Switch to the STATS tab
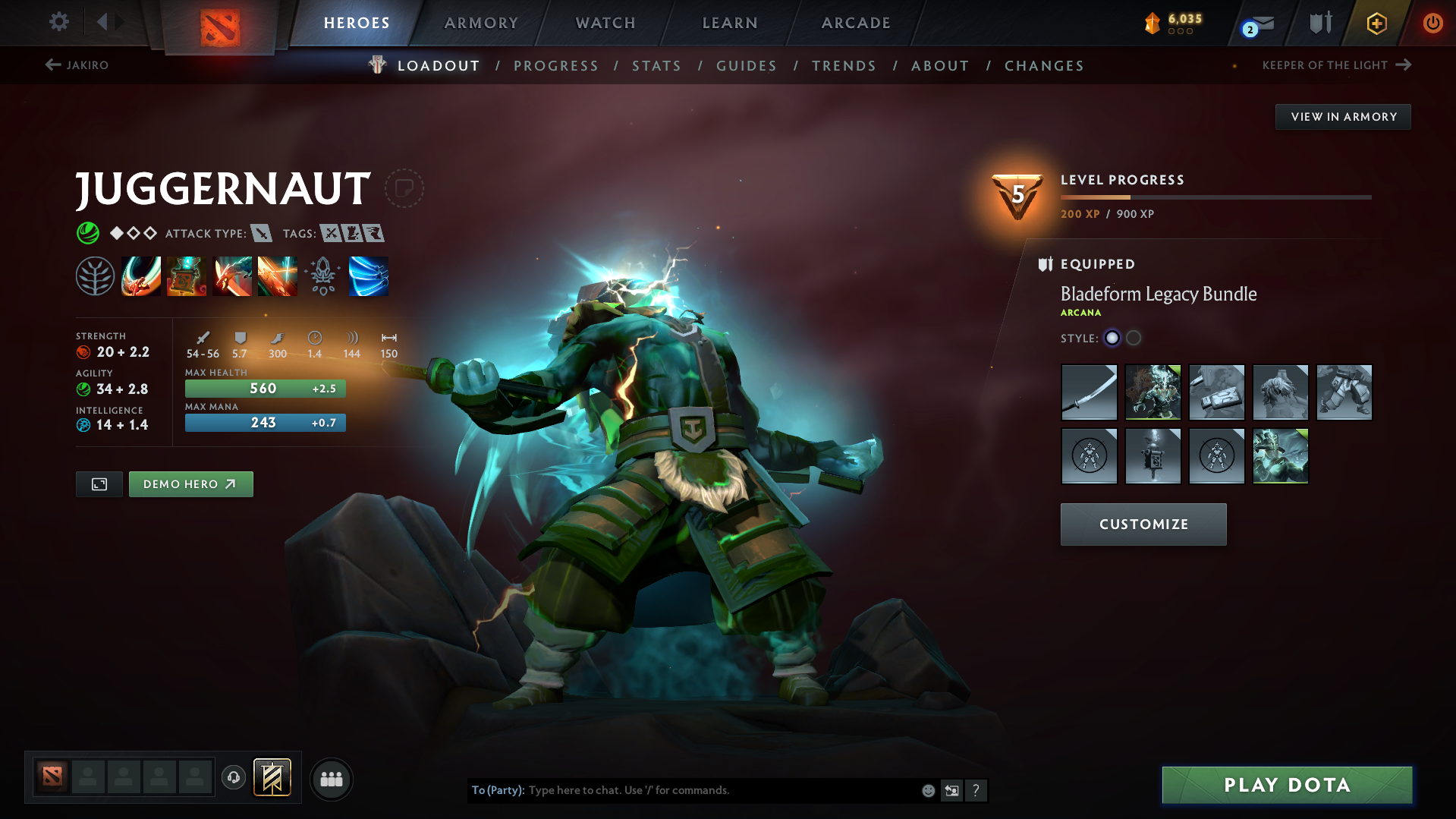This screenshot has width=1456, height=819. point(656,65)
